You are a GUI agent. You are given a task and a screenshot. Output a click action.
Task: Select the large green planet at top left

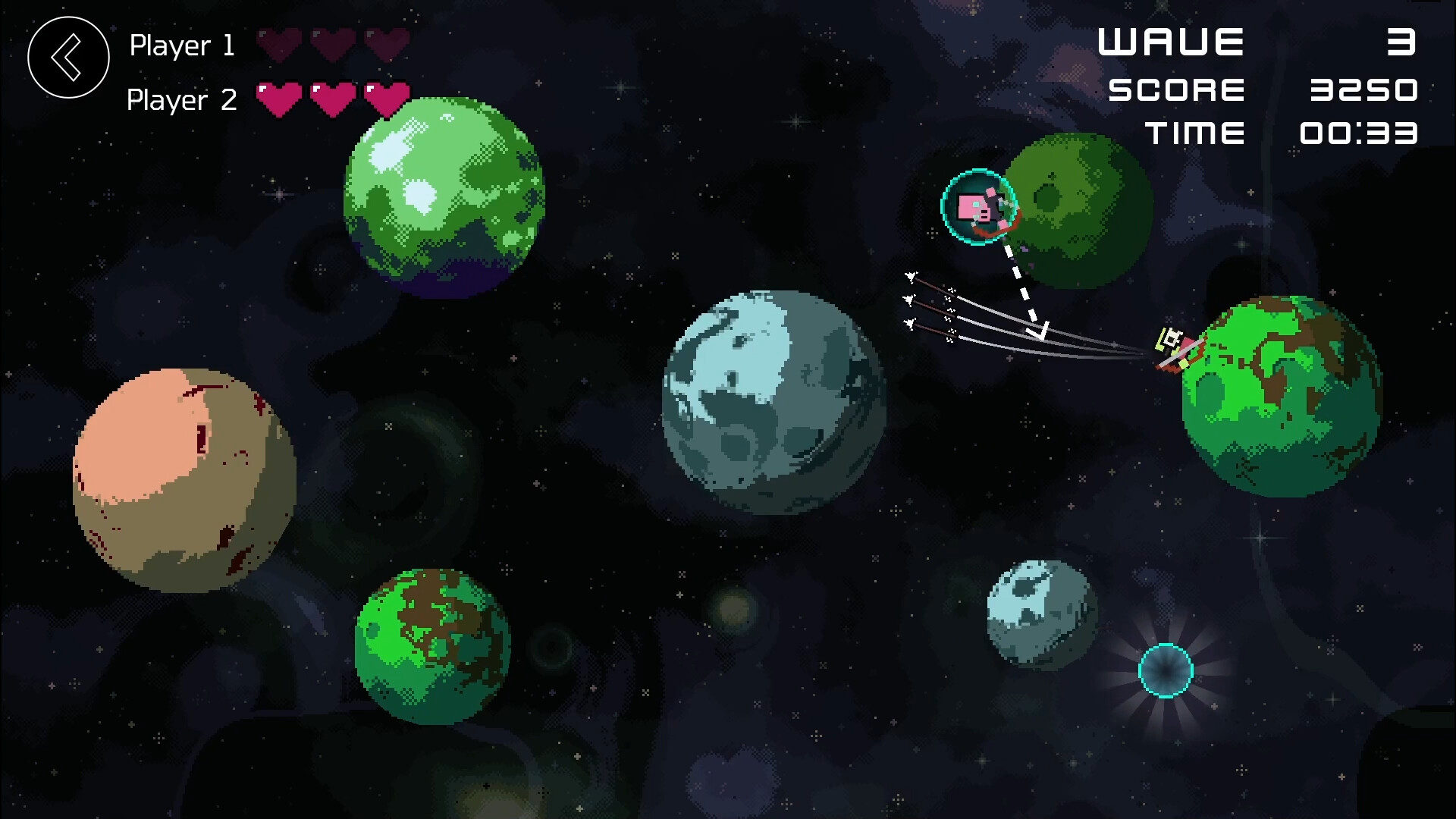coord(444,193)
